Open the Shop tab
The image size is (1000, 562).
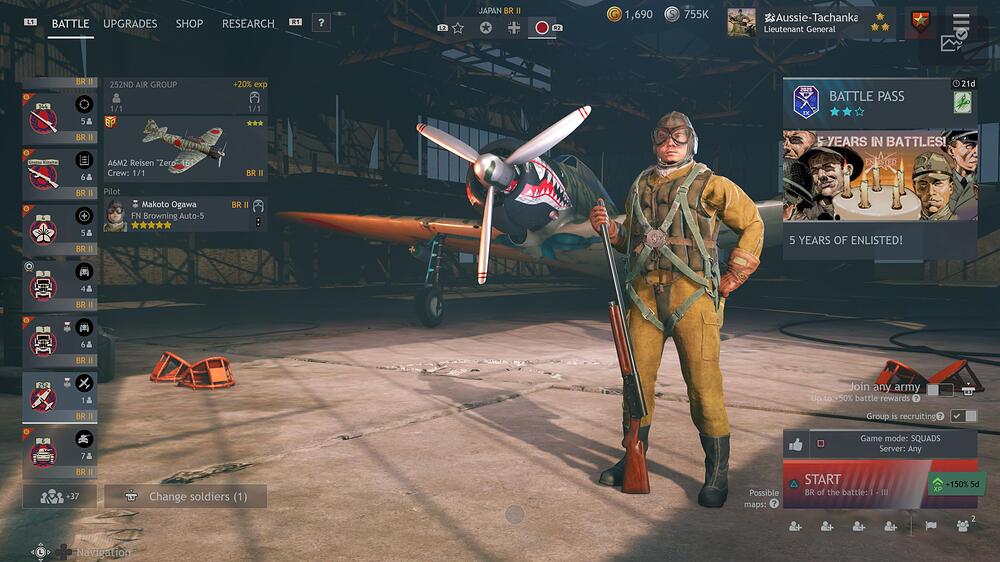pyautogui.click(x=189, y=23)
